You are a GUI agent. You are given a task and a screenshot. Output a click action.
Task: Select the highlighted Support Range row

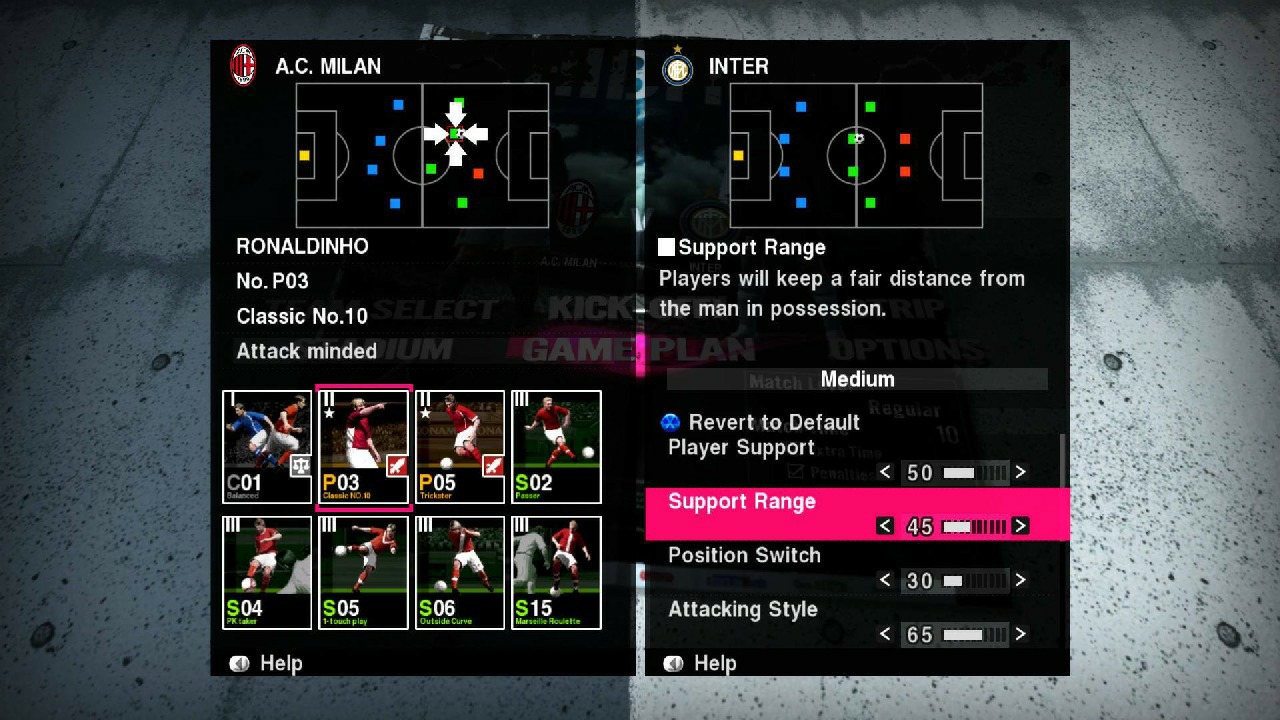coord(742,501)
